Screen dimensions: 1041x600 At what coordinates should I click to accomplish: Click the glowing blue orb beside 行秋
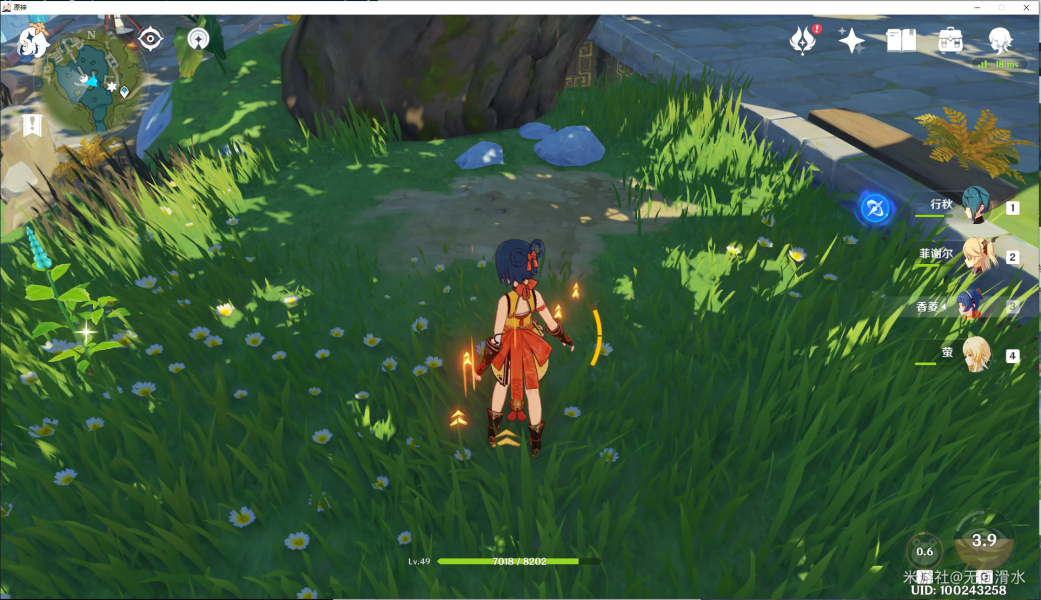point(876,209)
